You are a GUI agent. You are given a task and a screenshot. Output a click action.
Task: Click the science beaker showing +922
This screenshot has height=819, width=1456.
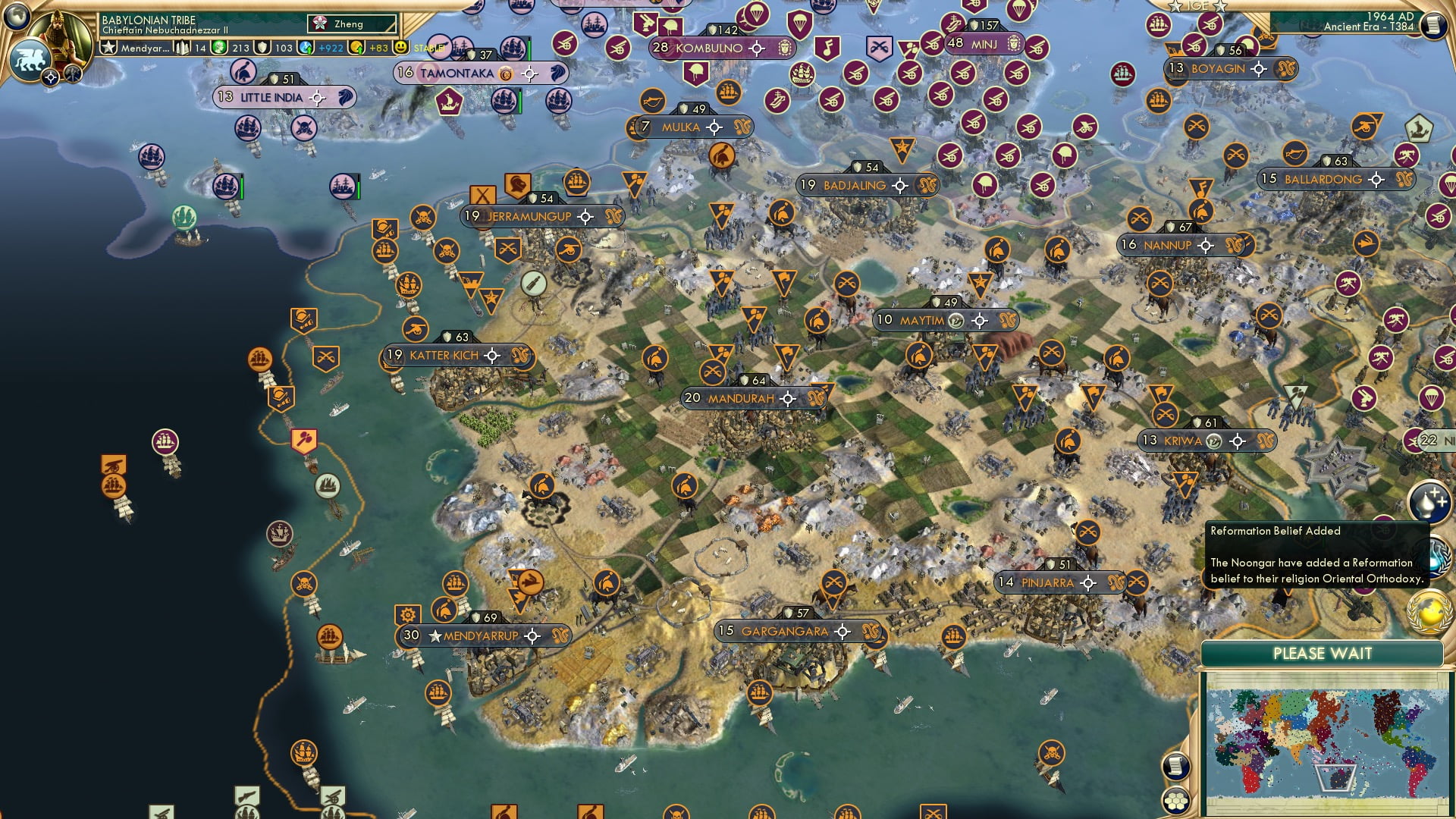[x=305, y=47]
